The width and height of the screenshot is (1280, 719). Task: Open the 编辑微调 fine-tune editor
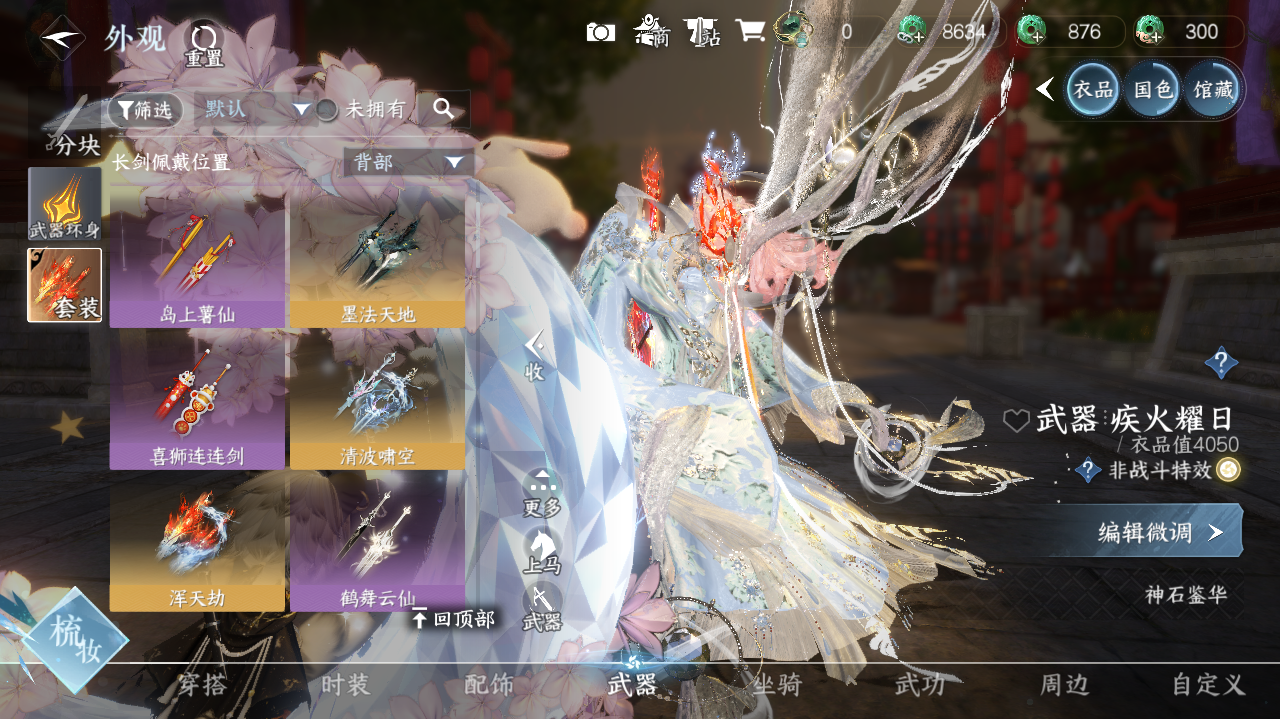click(1158, 532)
